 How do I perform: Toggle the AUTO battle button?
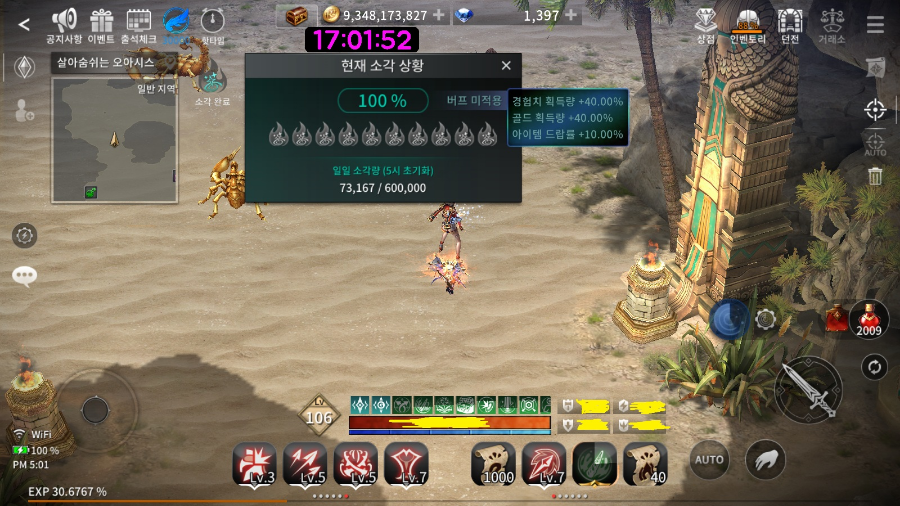pyautogui.click(x=709, y=460)
